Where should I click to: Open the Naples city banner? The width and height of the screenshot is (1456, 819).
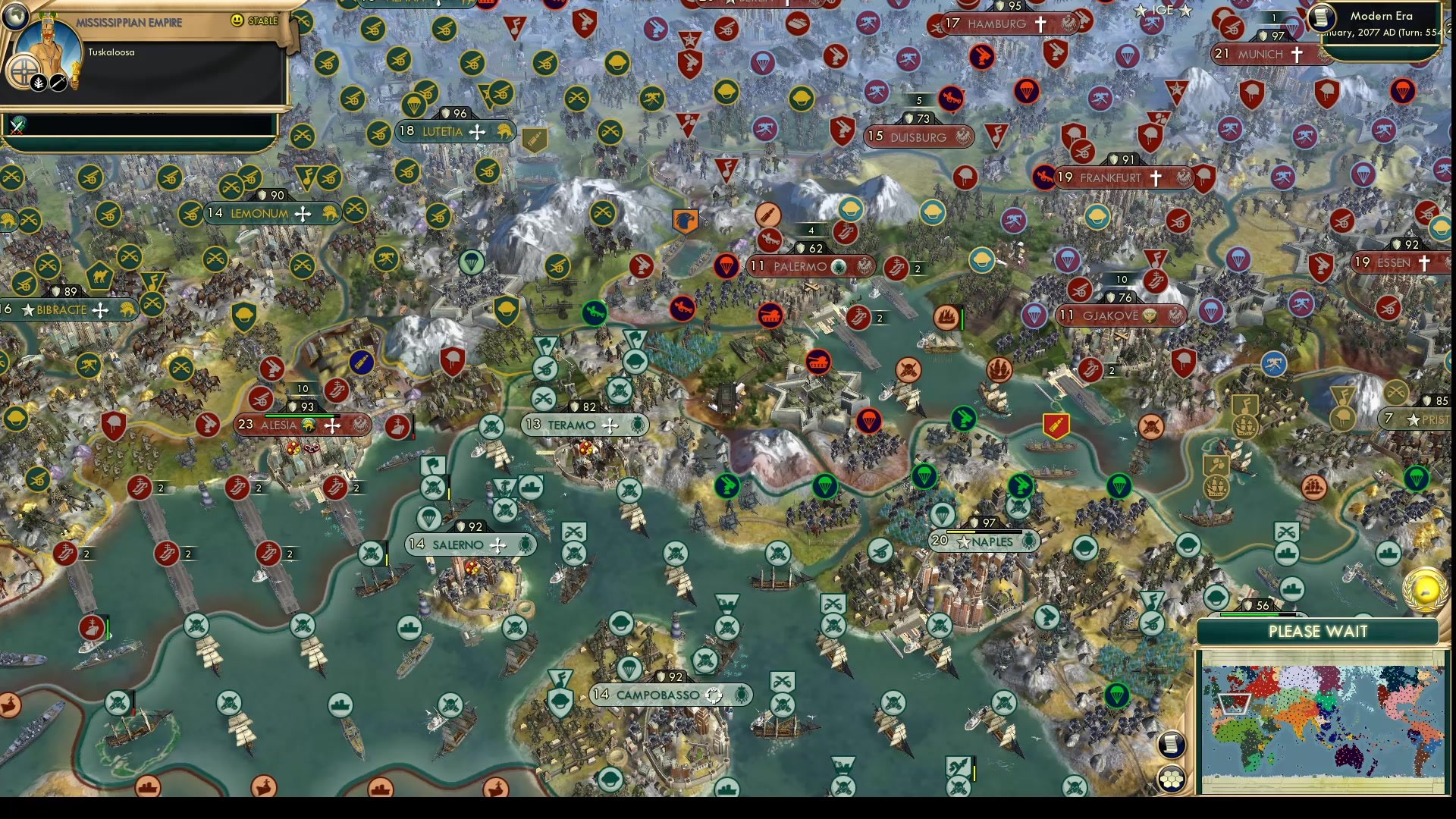click(x=984, y=542)
